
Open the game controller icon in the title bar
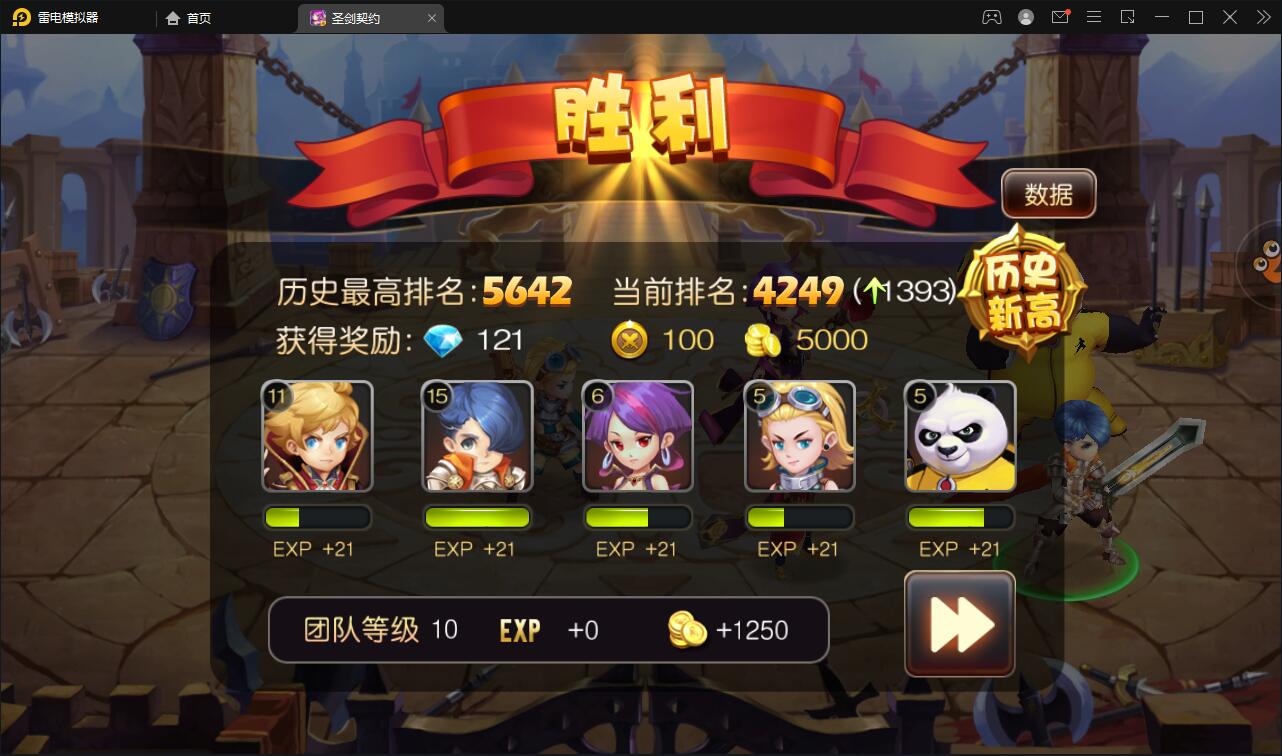(x=990, y=16)
